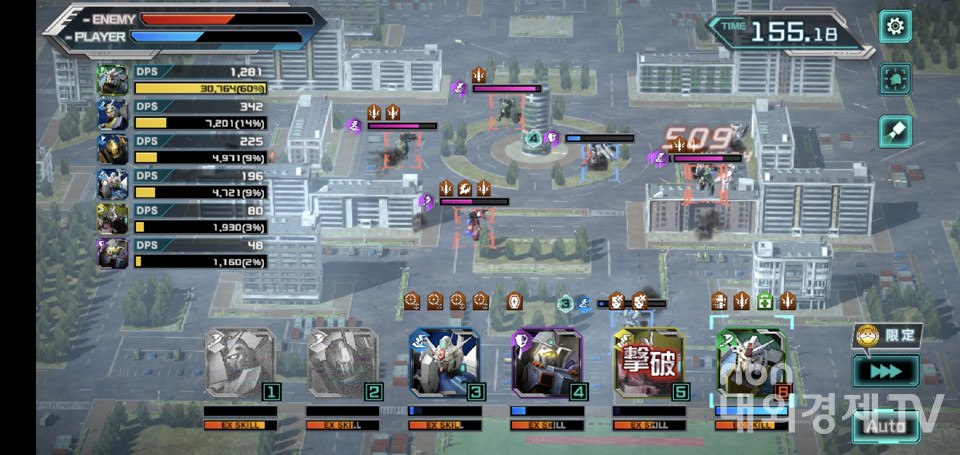The image size is (960, 455).
Task: Tap the spotlight effects icon button
Action: 894,131
